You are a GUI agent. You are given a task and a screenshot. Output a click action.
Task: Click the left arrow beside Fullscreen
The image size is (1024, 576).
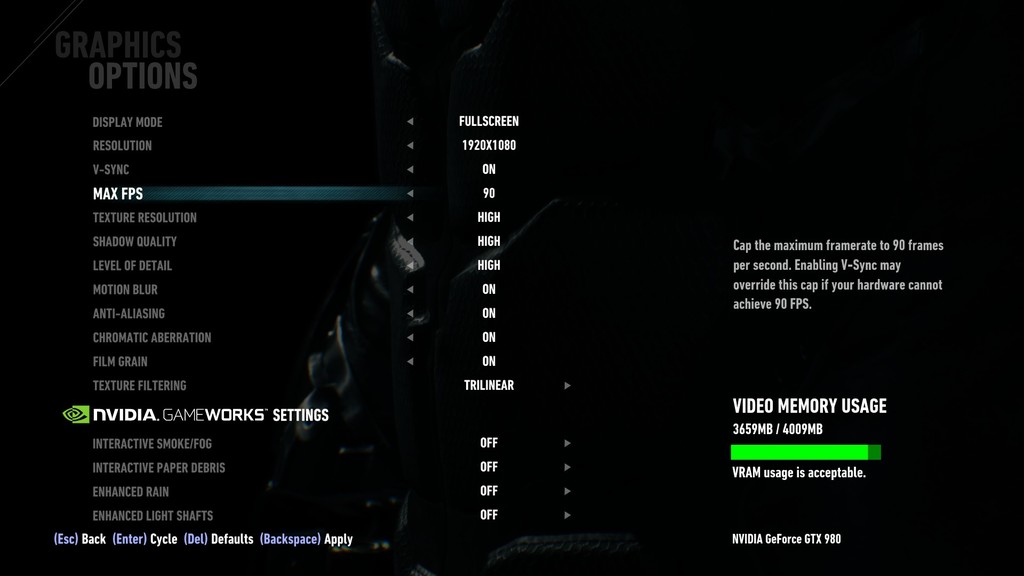click(x=410, y=122)
